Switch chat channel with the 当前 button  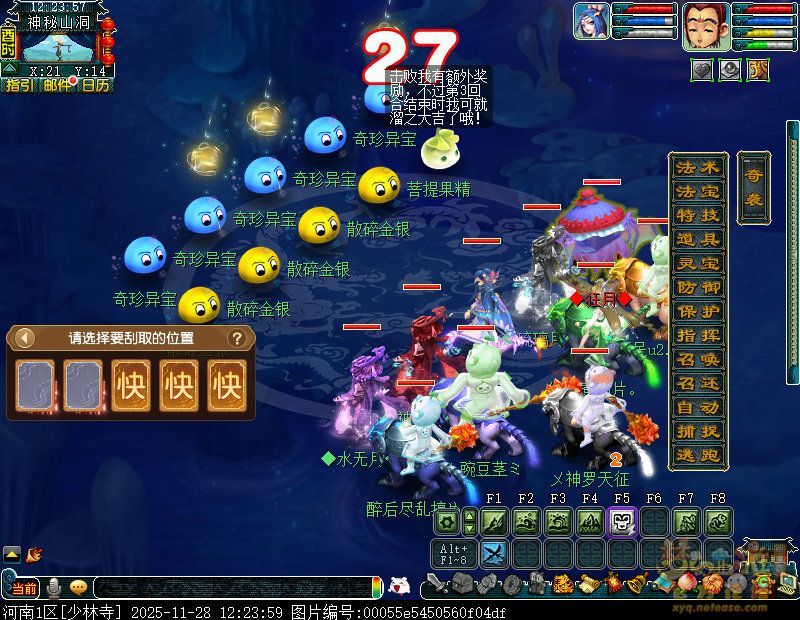pyautogui.click(x=24, y=588)
